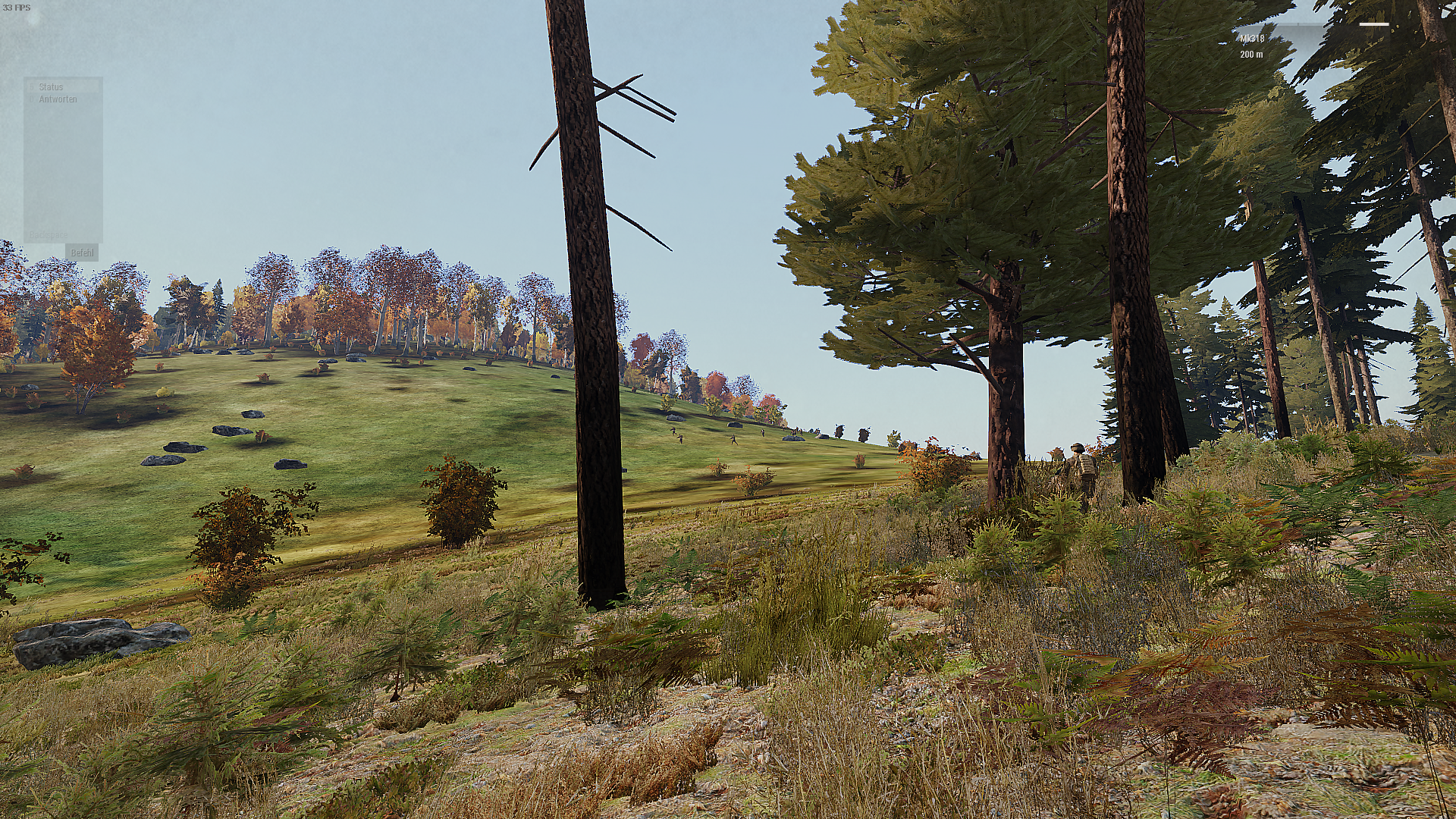Click the Befehl menu label
The height and width of the screenshot is (819, 1456).
[x=82, y=253]
